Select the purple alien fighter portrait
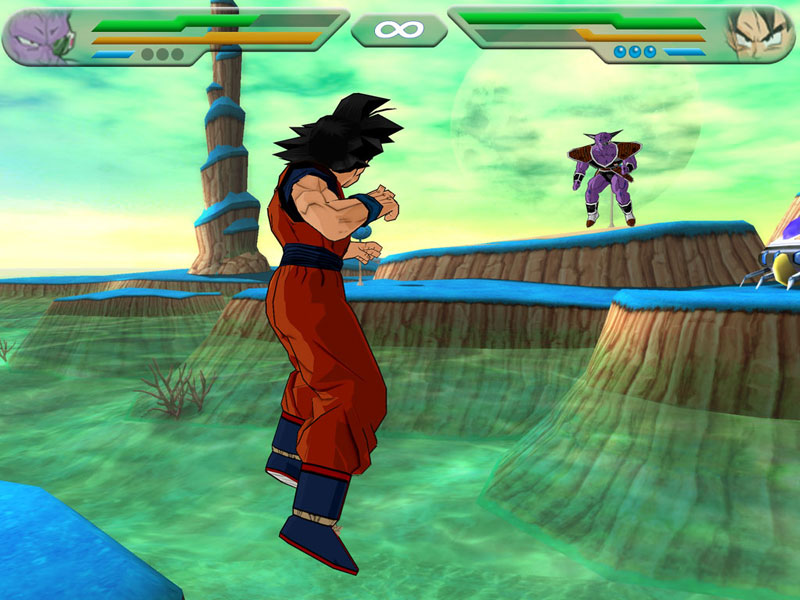Screen dimensions: 800x600 click(40, 35)
